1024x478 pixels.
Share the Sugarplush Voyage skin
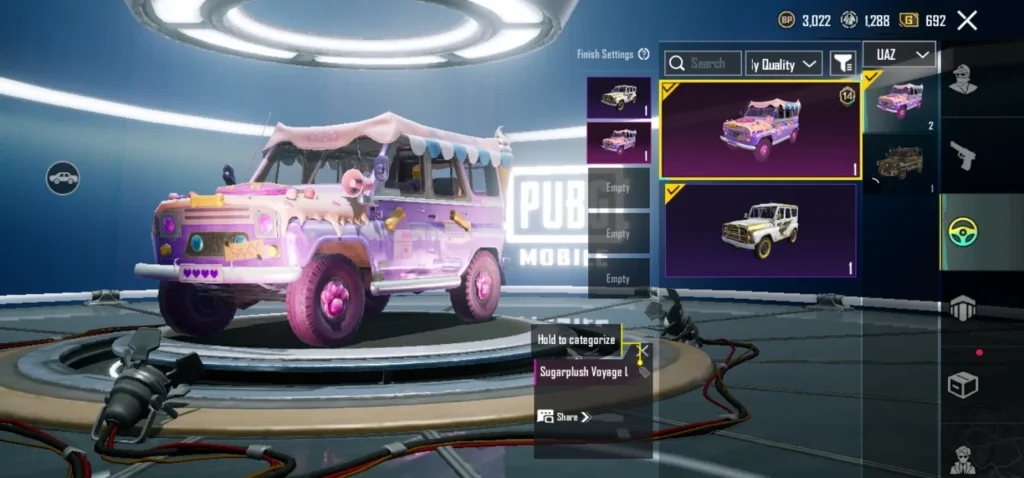564,417
